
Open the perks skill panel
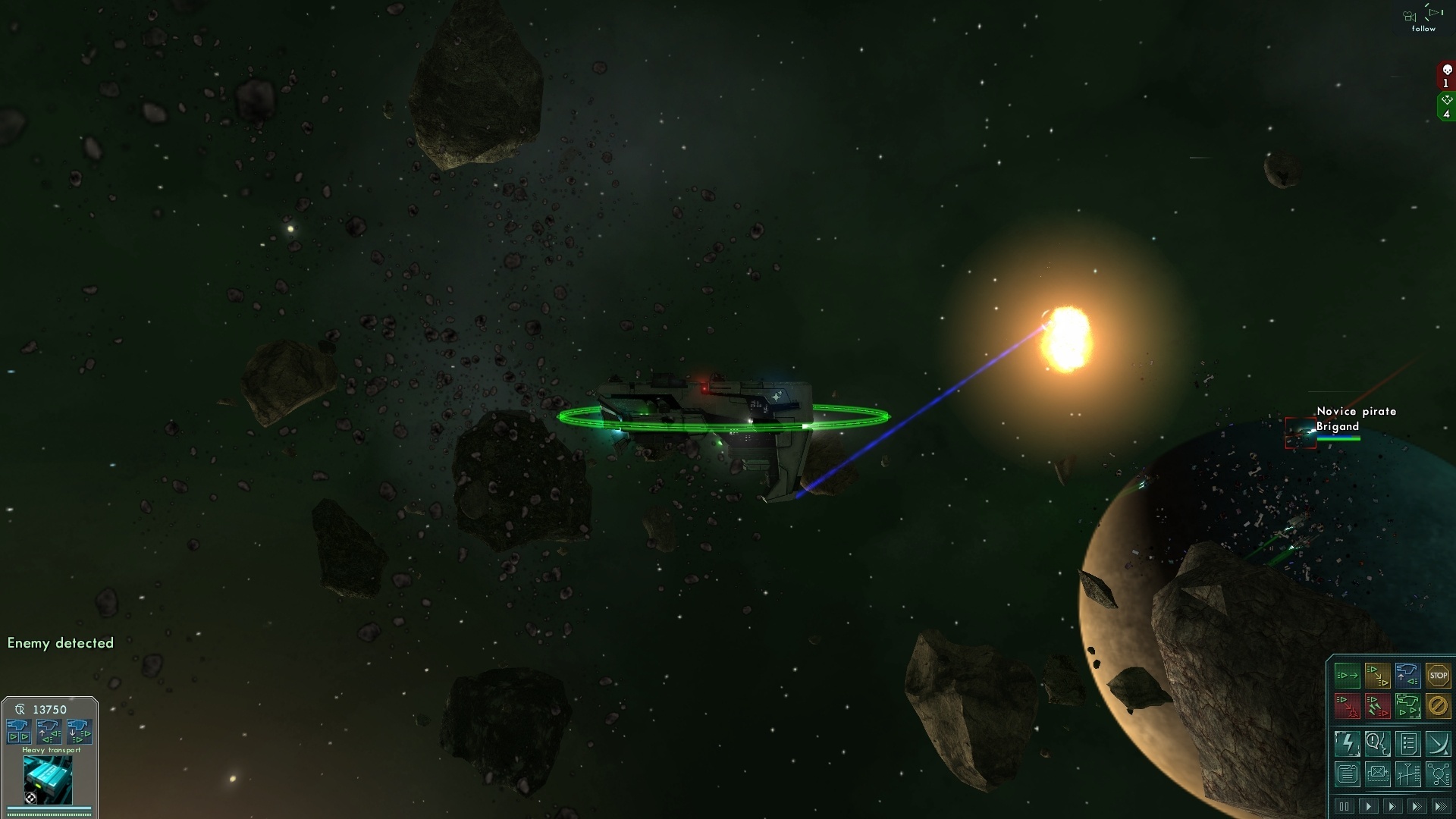click(1439, 744)
